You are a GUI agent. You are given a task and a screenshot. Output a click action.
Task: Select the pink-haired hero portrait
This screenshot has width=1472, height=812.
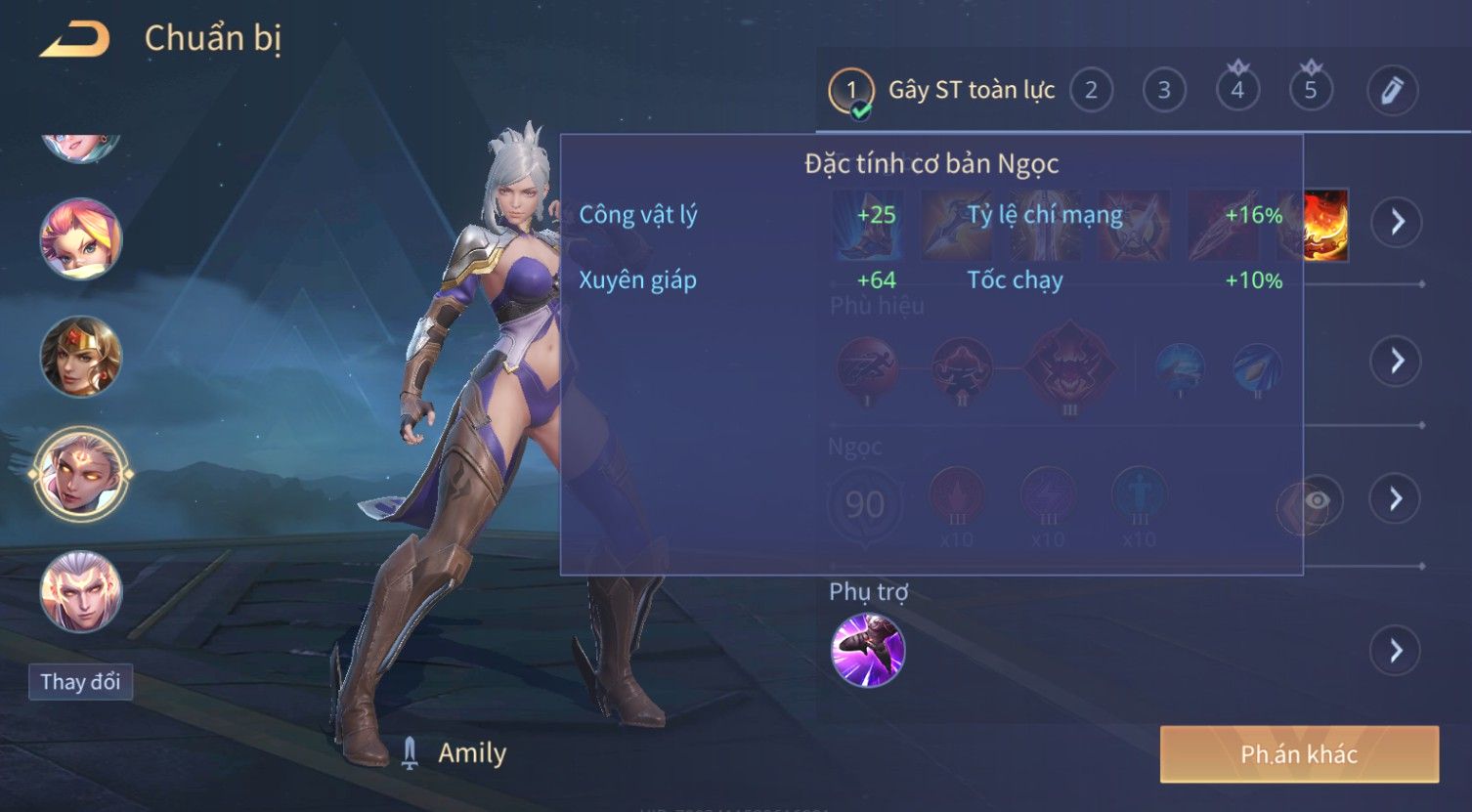click(x=81, y=239)
